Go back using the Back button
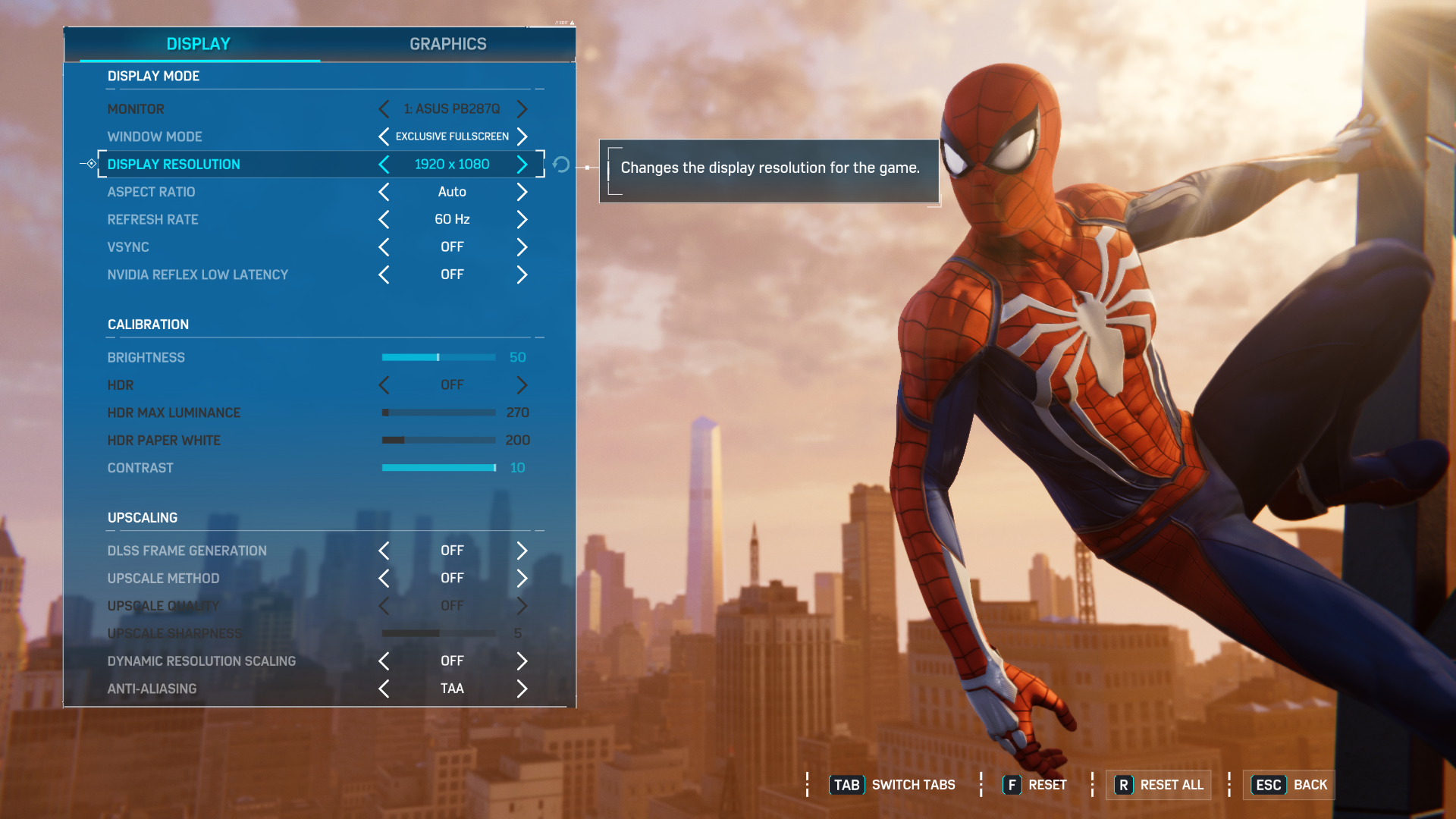Image resolution: width=1456 pixels, height=819 pixels. coord(1289,785)
